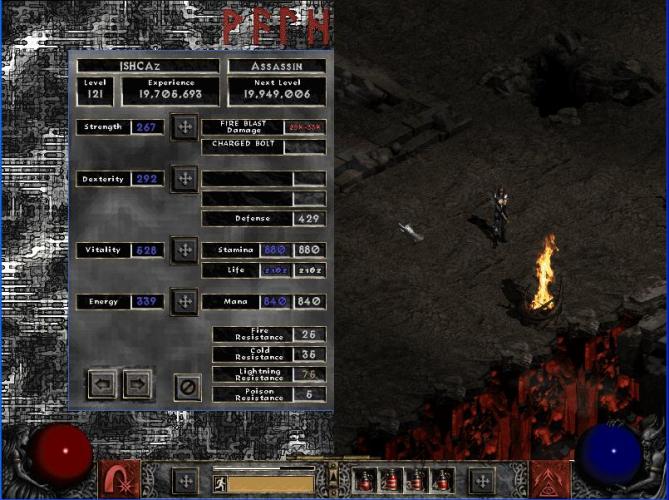Select the left-click skill icon
The width and height of the screenshot is (669, 500).
click(118, 478)
